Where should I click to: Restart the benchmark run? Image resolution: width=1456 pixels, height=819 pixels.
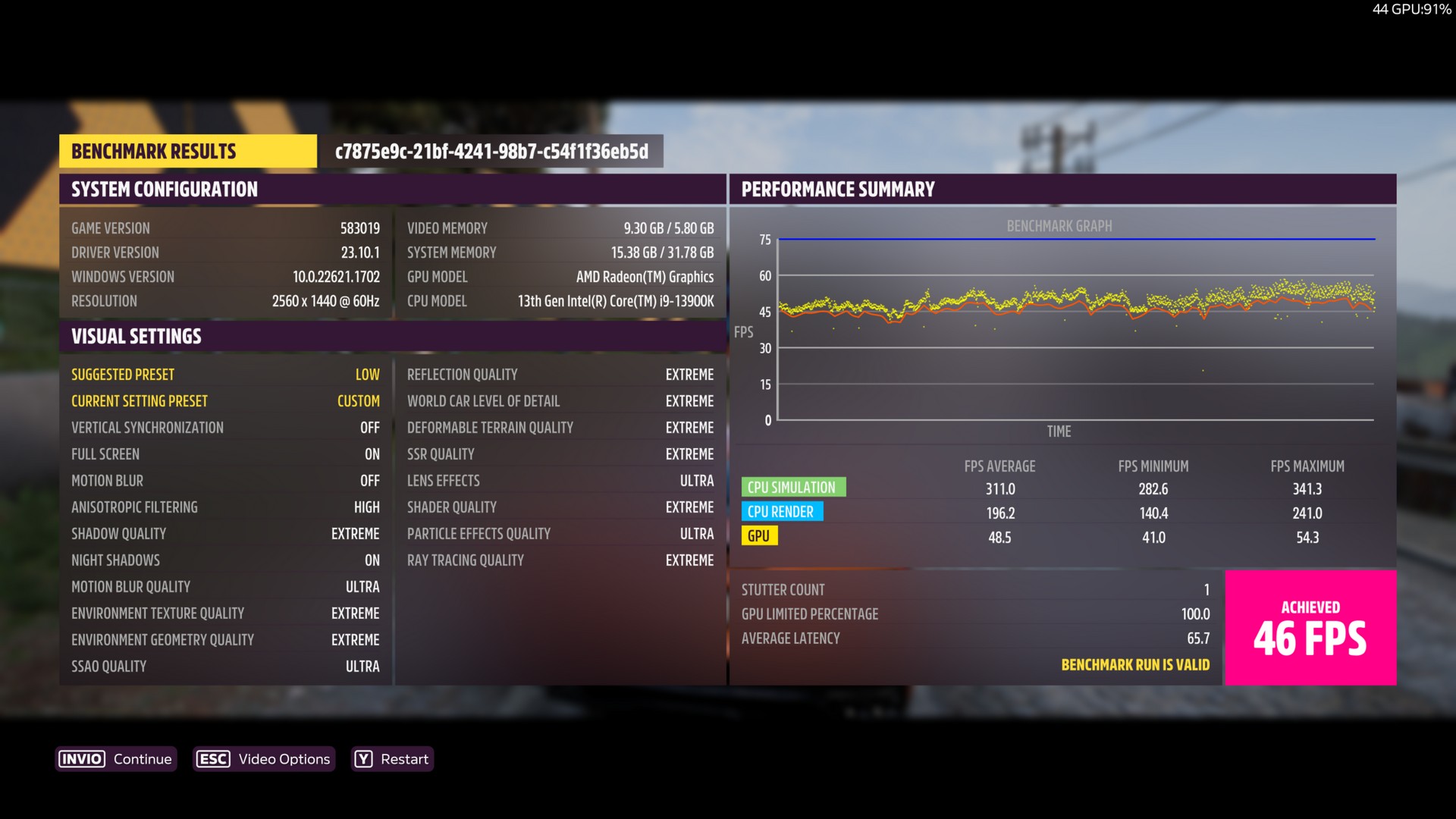click(x=392, y=759)
